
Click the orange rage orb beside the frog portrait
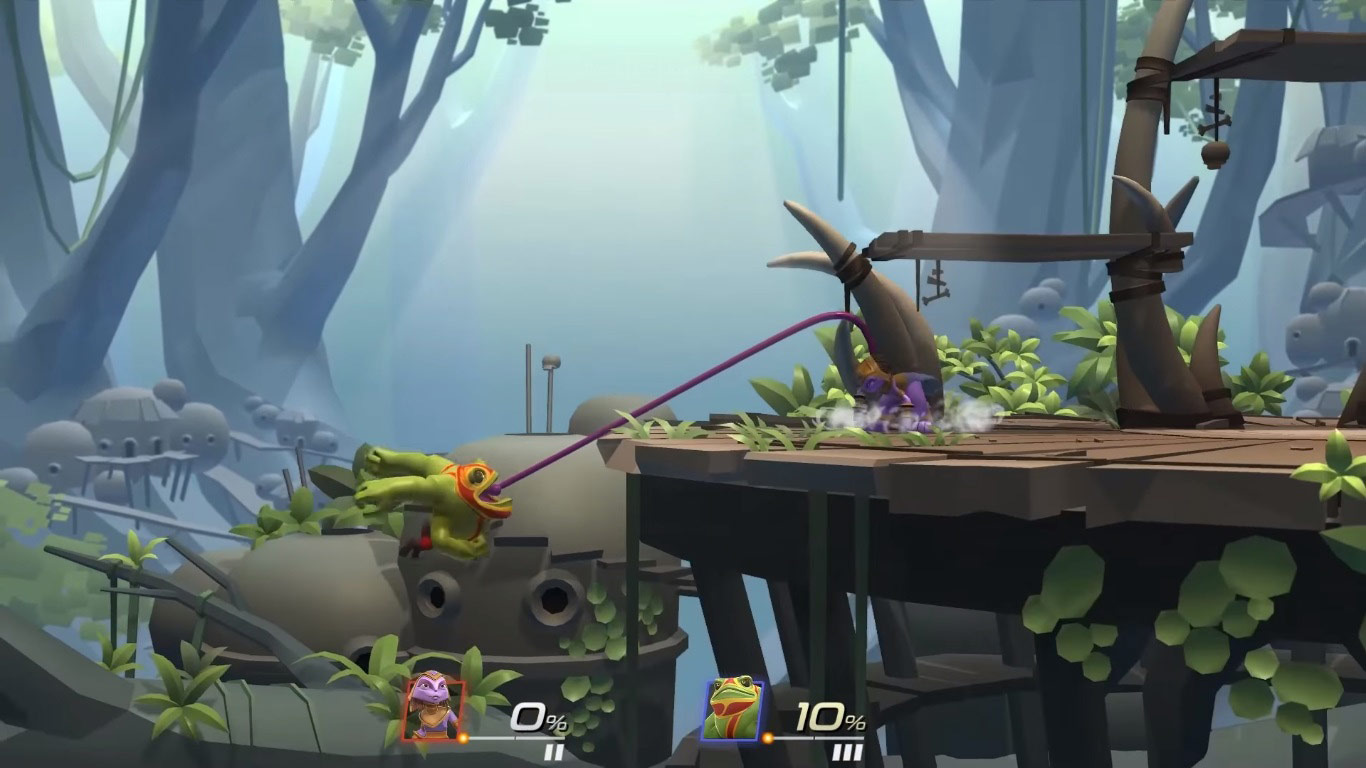coord(766,738)
